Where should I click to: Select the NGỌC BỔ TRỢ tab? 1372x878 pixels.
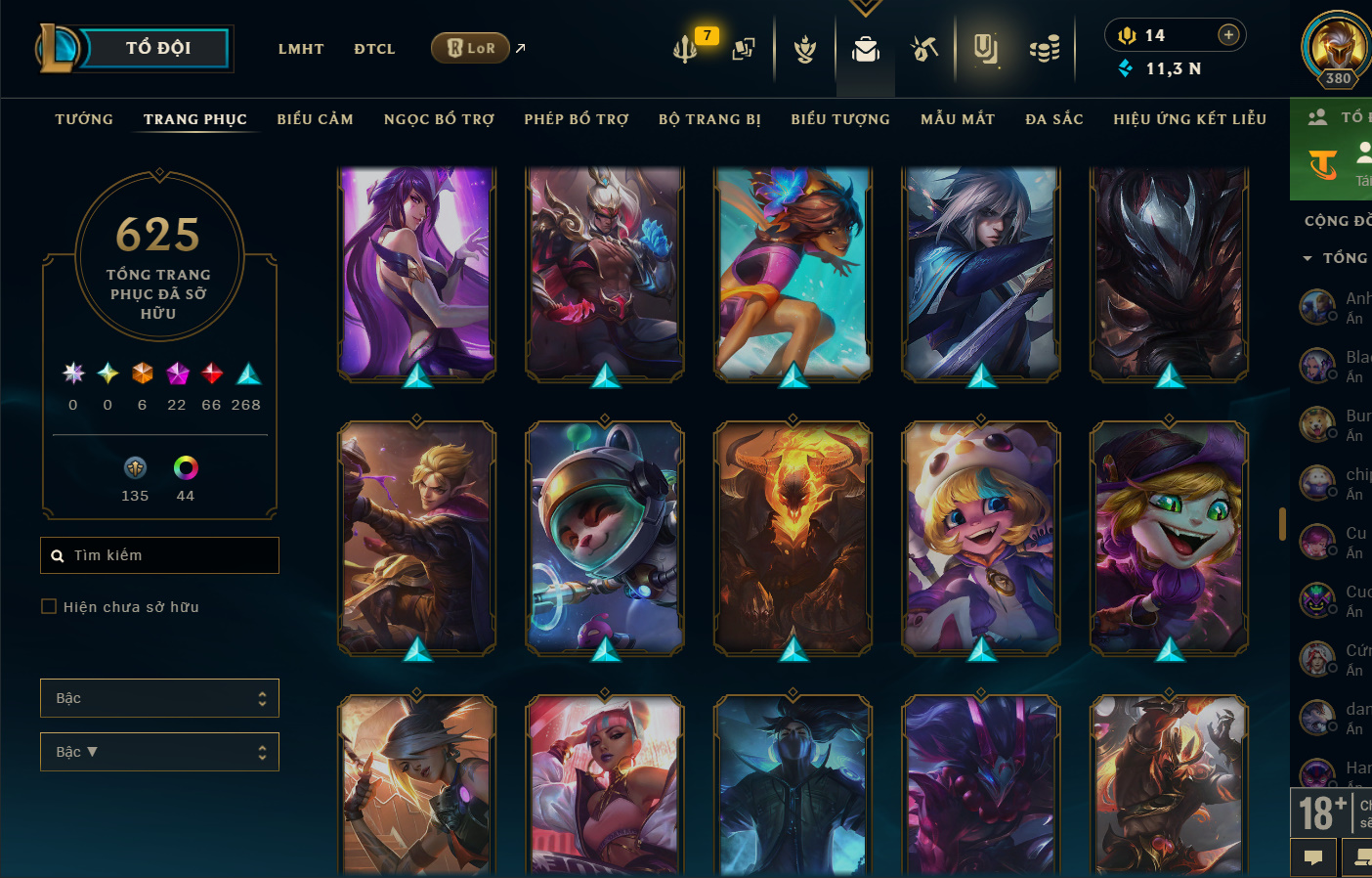click(439, 119)
